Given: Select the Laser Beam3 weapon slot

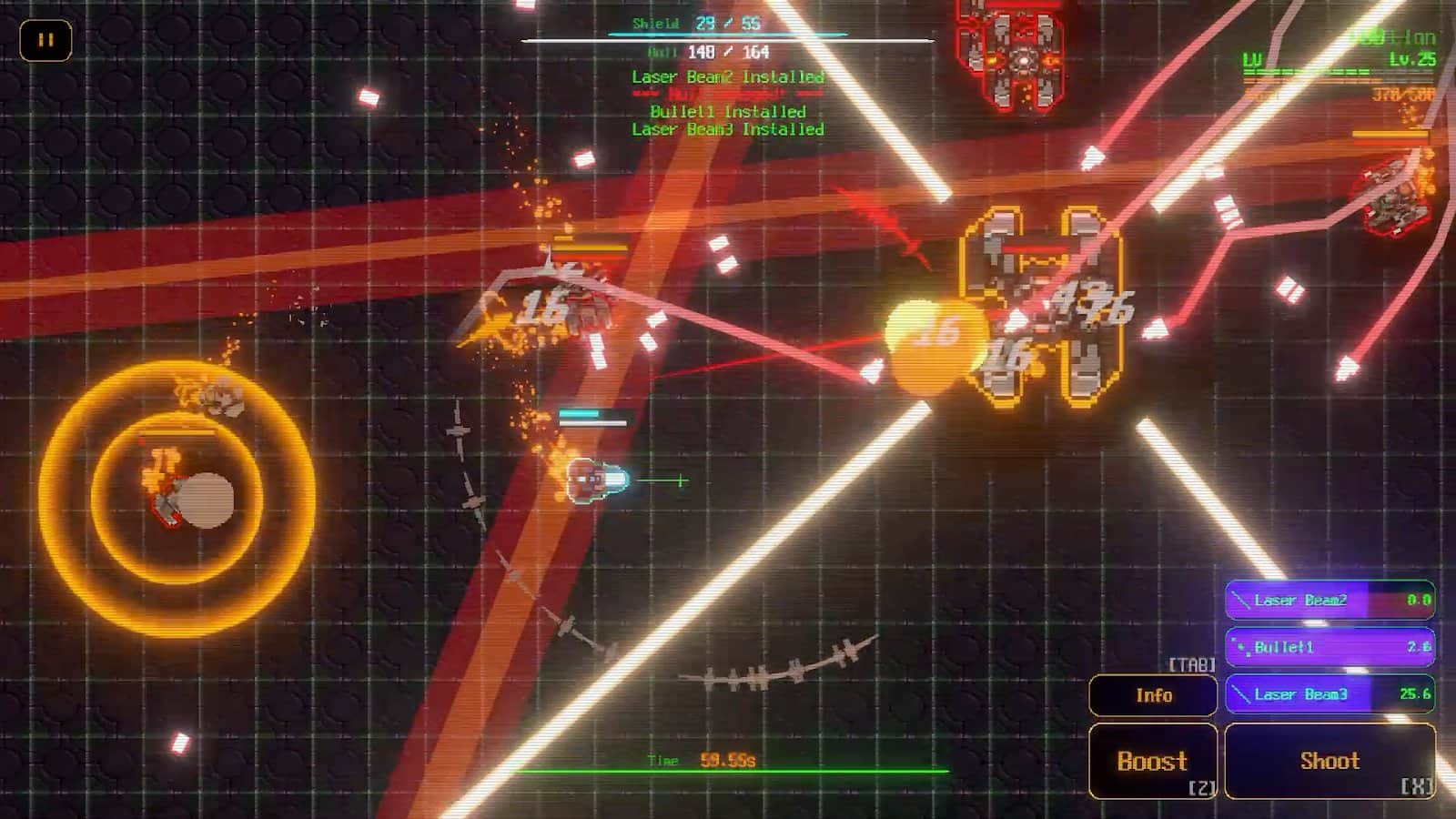Looking at the screenshot, I should (x=1330, y=694).
